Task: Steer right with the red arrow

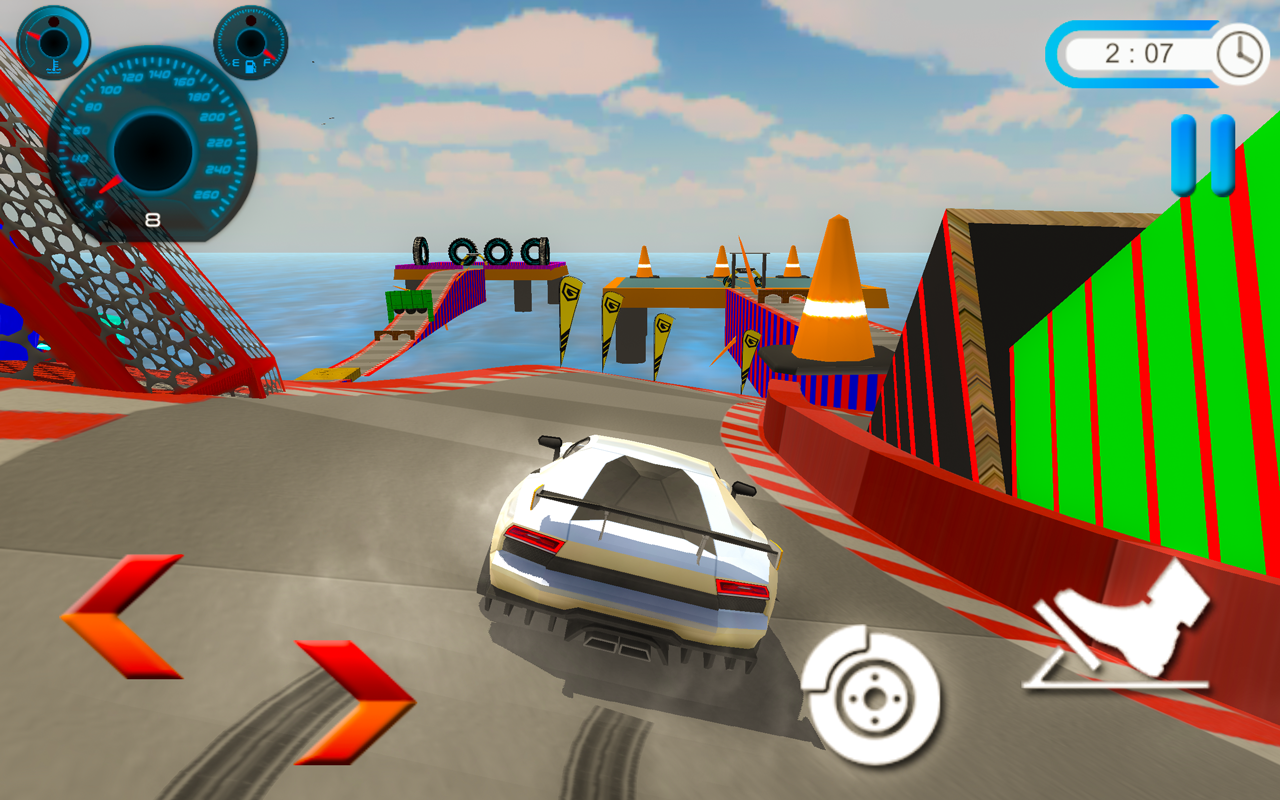Action: click(357, 702)
